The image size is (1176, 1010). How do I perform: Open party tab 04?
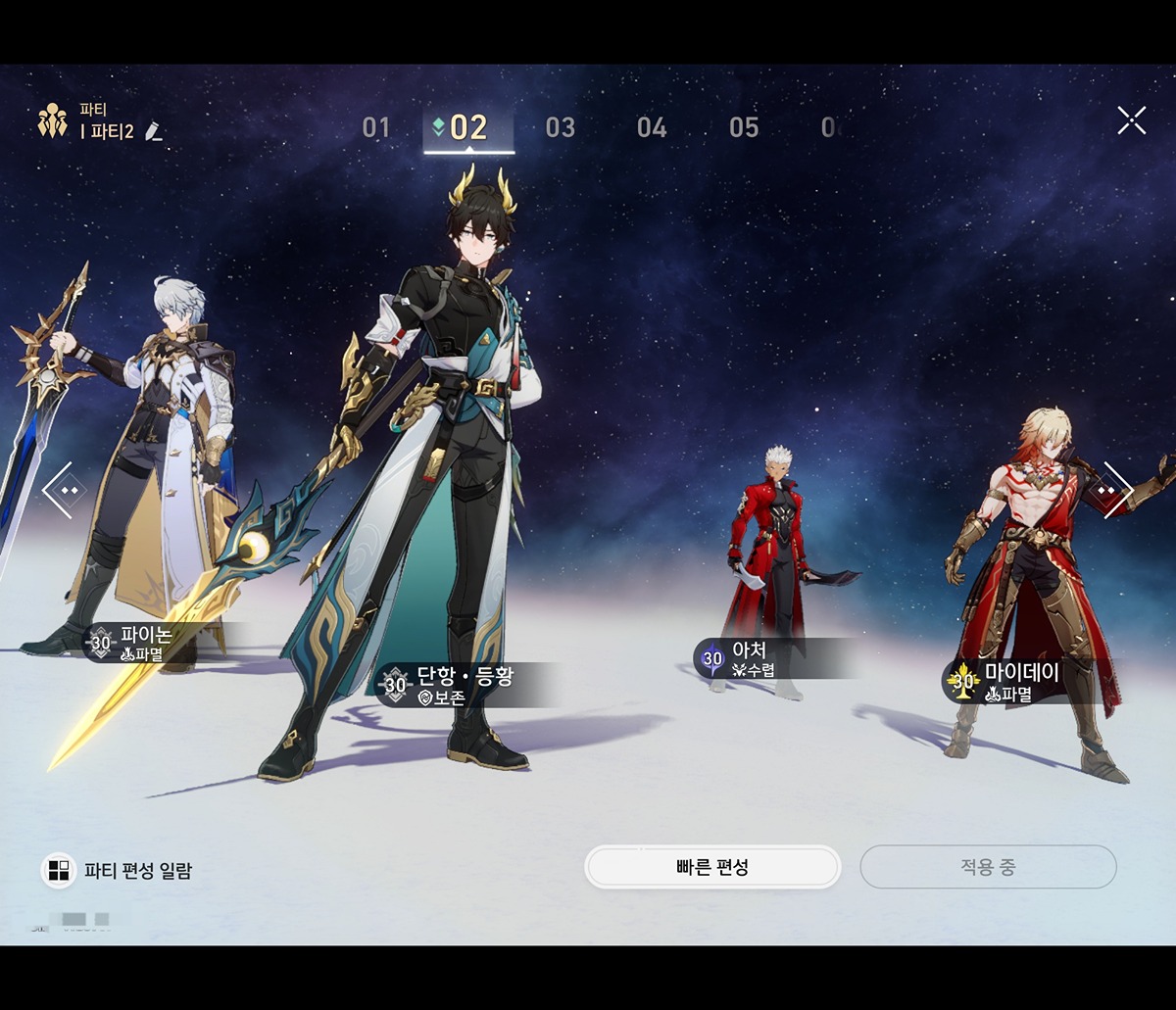[x=652, y=127]
